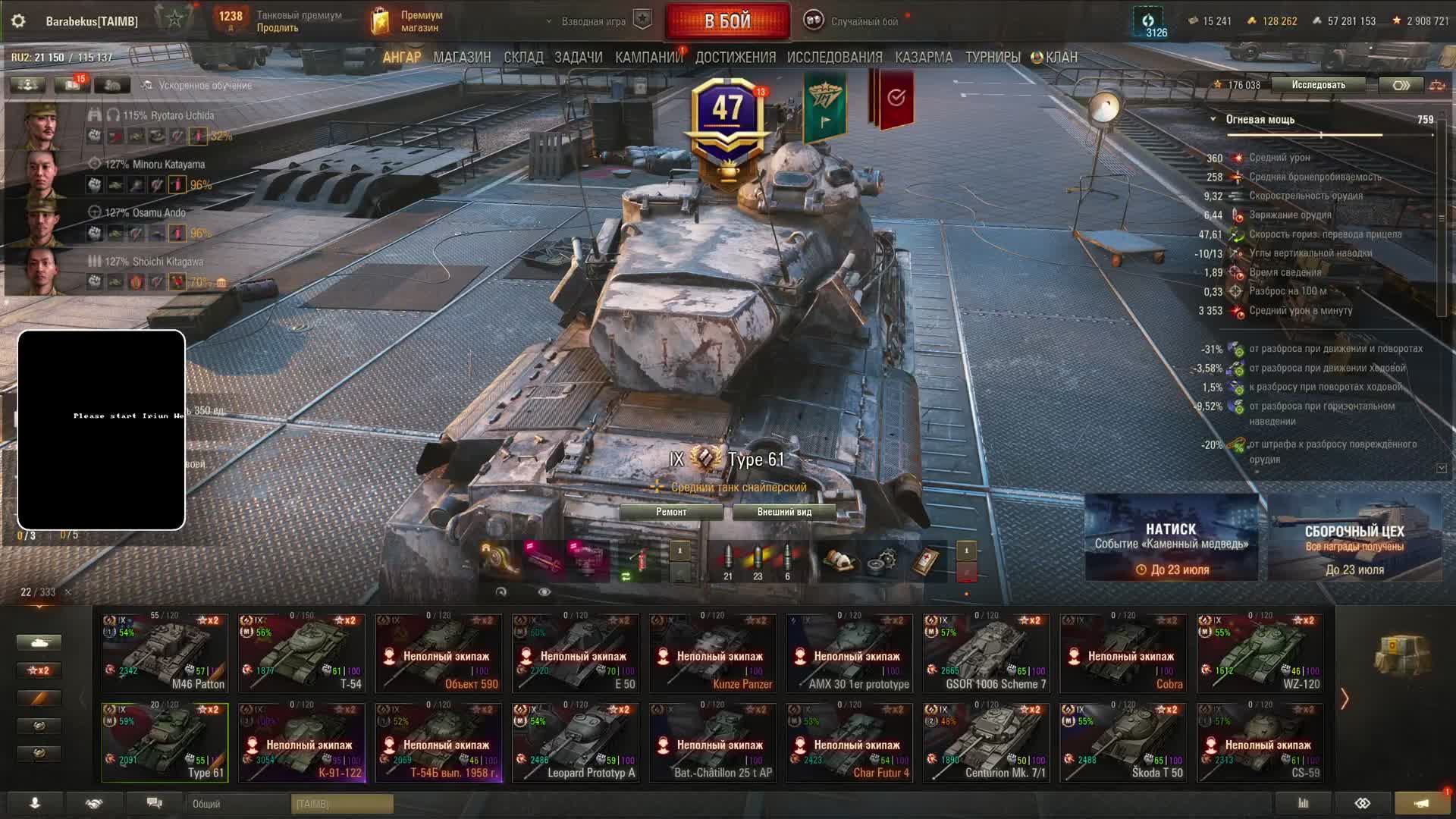Switch to the СКЛАД tab
The width and height of the screenshot is (1456, 819).
pos(523,58)
